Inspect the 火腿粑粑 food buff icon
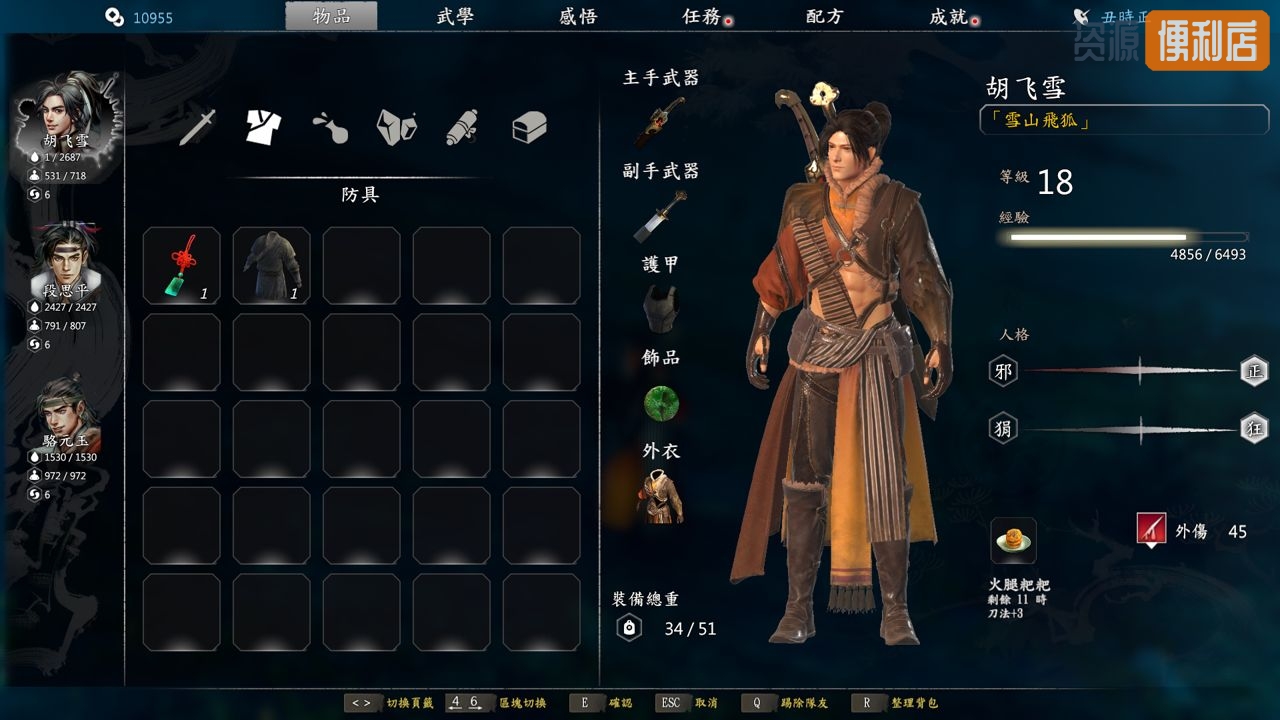This screenshot has width=1280, height=720. pos(1014,541)
